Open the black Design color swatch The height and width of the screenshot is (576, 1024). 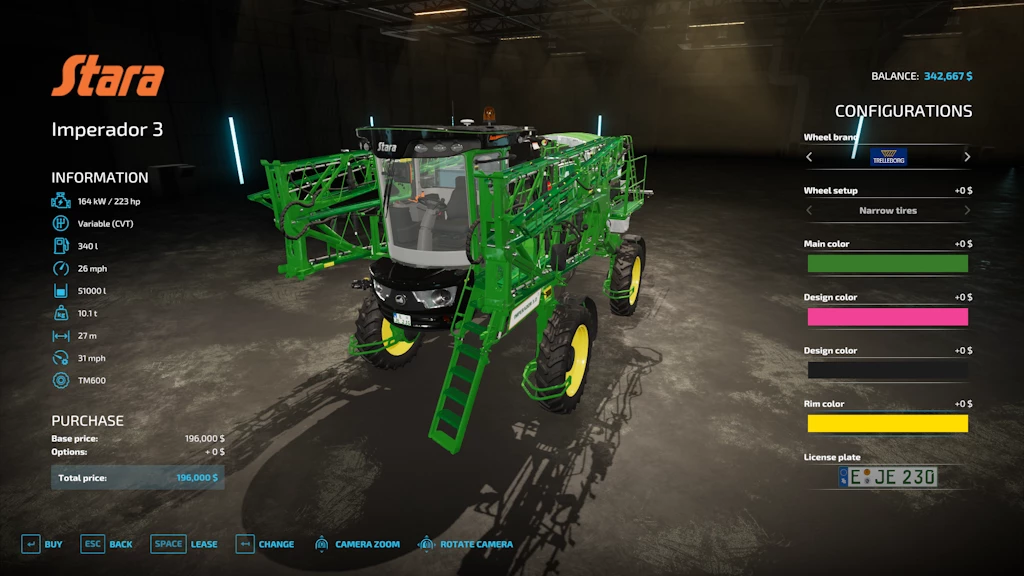888,370
